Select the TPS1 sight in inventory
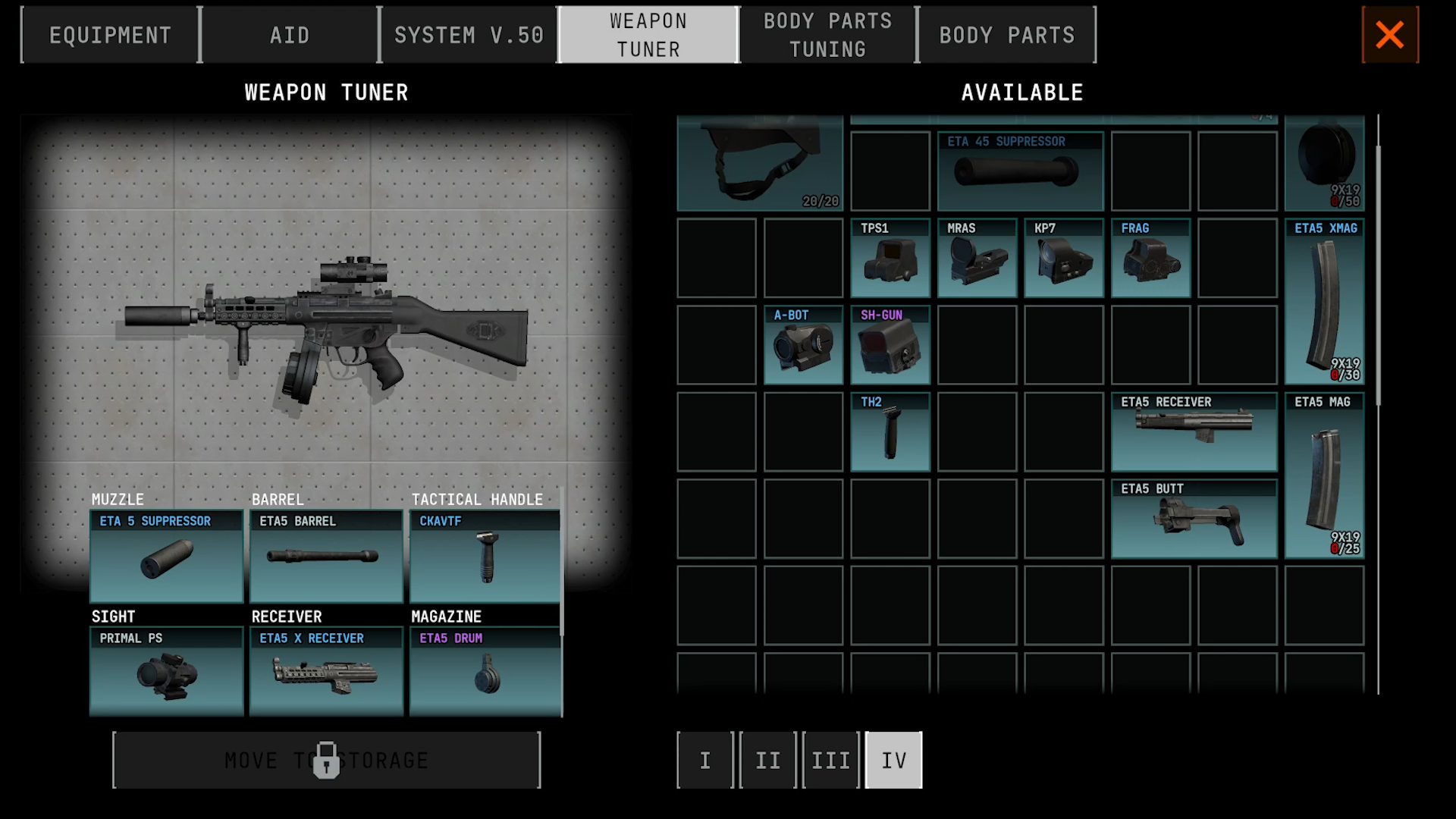This screenshot has width=1456, height=819. pos(890,262)
